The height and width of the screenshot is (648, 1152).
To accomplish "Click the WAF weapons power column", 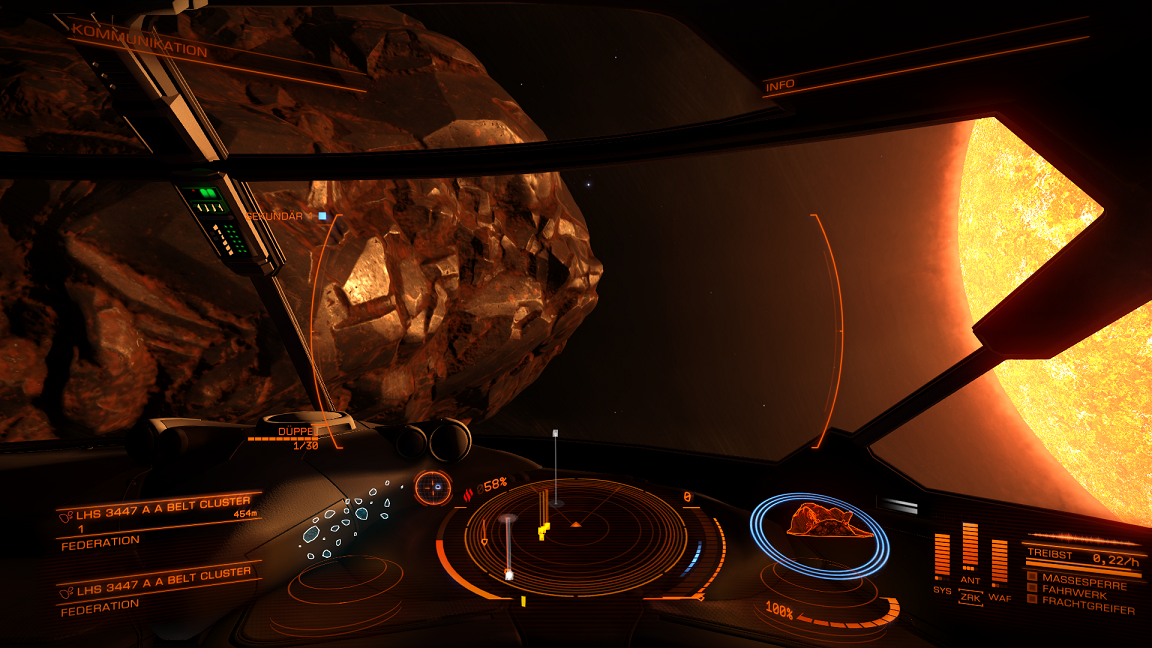I will click(999, 560).
